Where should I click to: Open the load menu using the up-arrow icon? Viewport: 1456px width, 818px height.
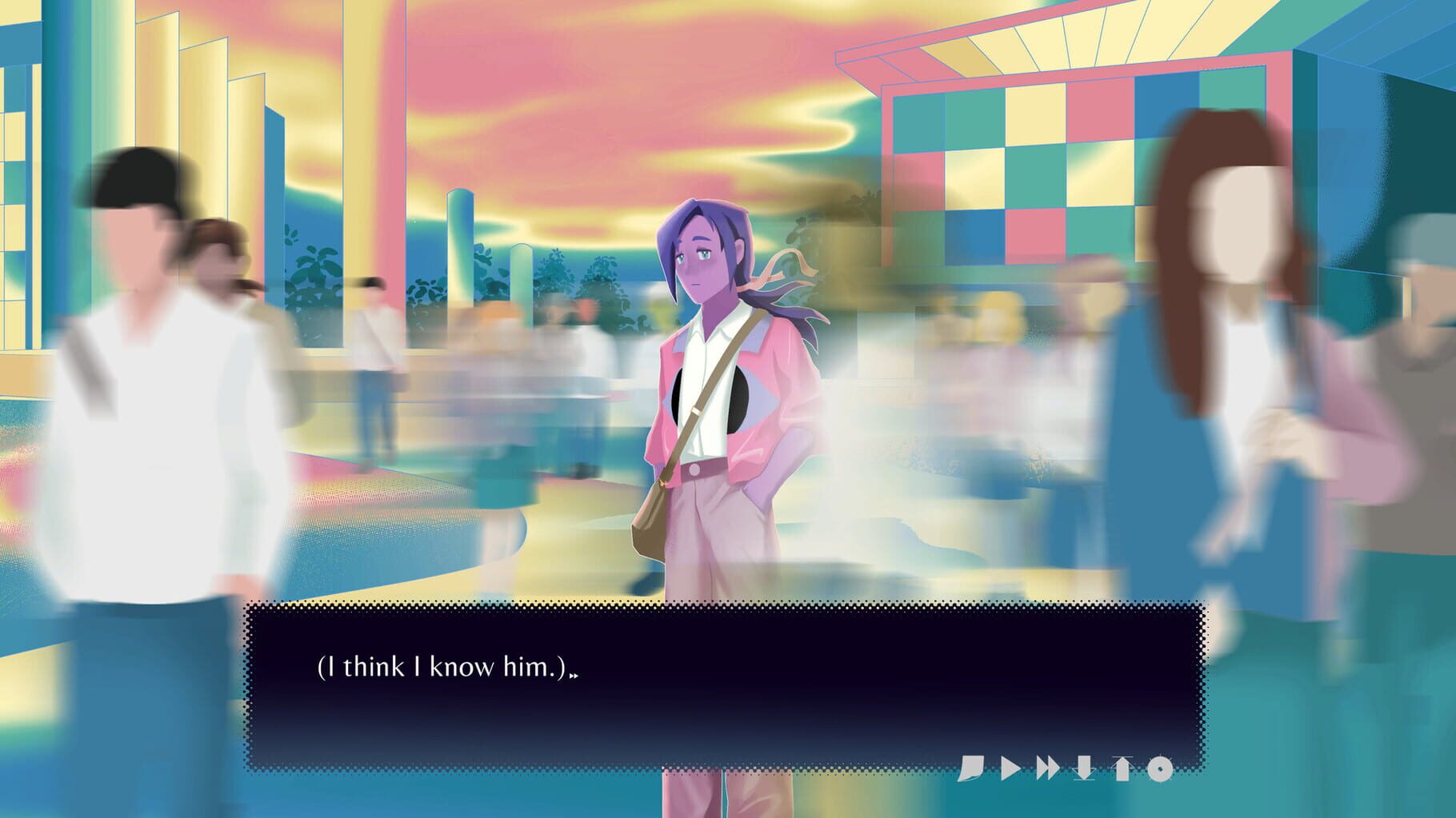click(x=1122, y=768)
